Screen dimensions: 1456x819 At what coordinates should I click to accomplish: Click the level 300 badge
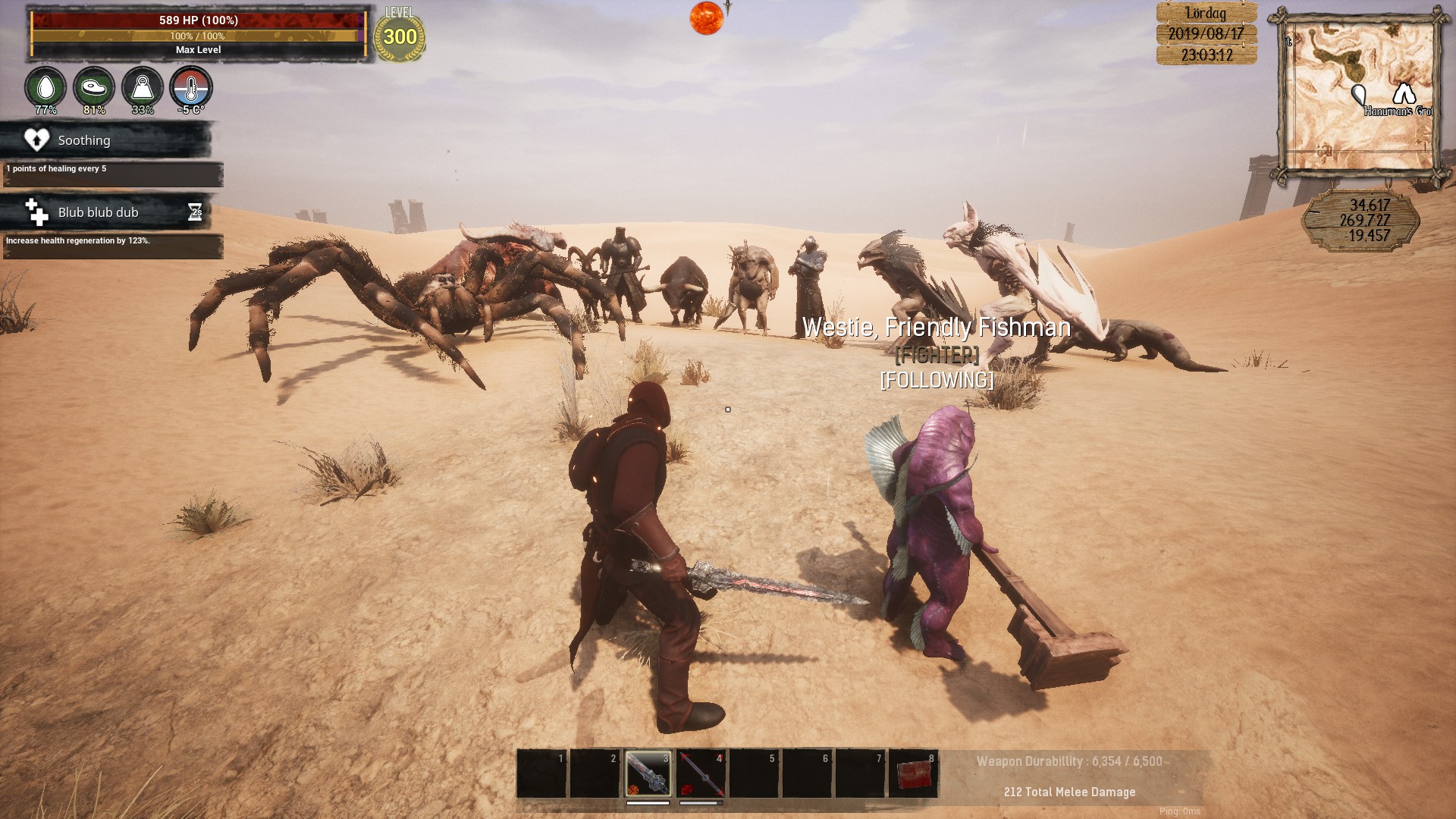click(x=400, y=36)
